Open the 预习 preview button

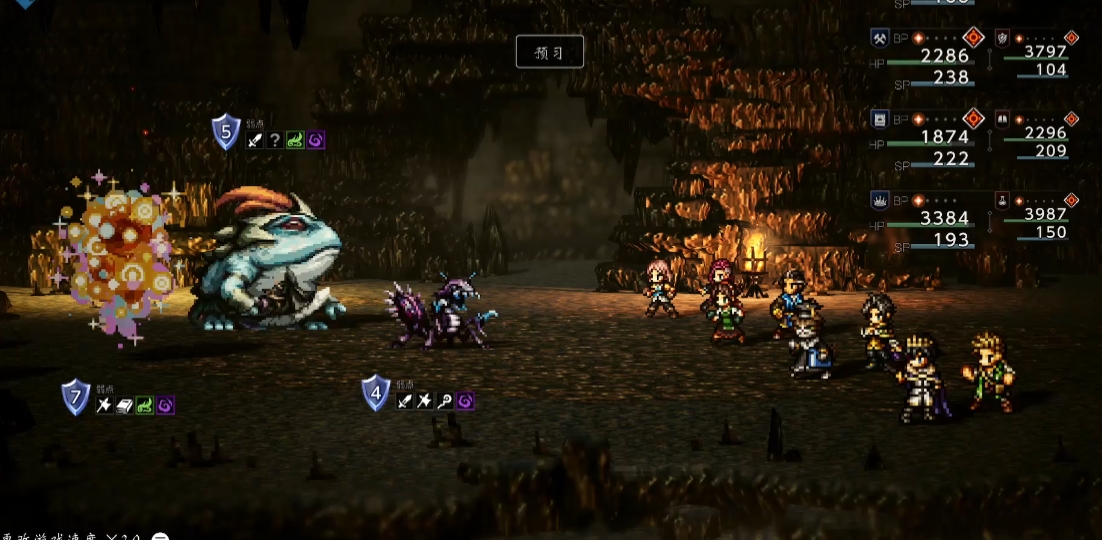point(549,52)
